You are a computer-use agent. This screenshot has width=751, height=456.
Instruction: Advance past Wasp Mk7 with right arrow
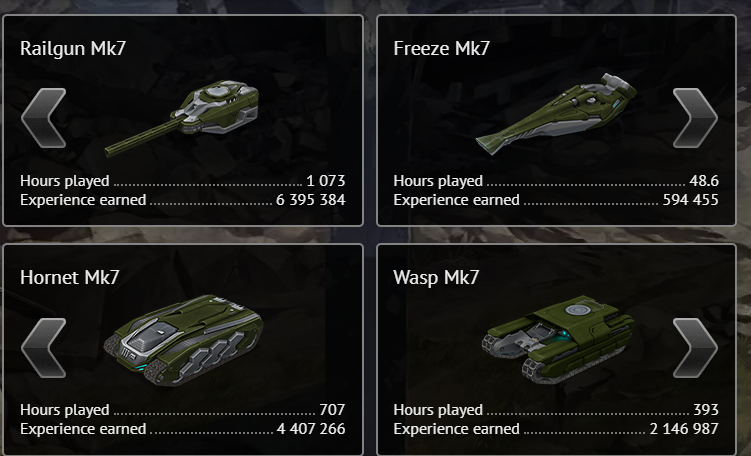(x=694, y=349)
